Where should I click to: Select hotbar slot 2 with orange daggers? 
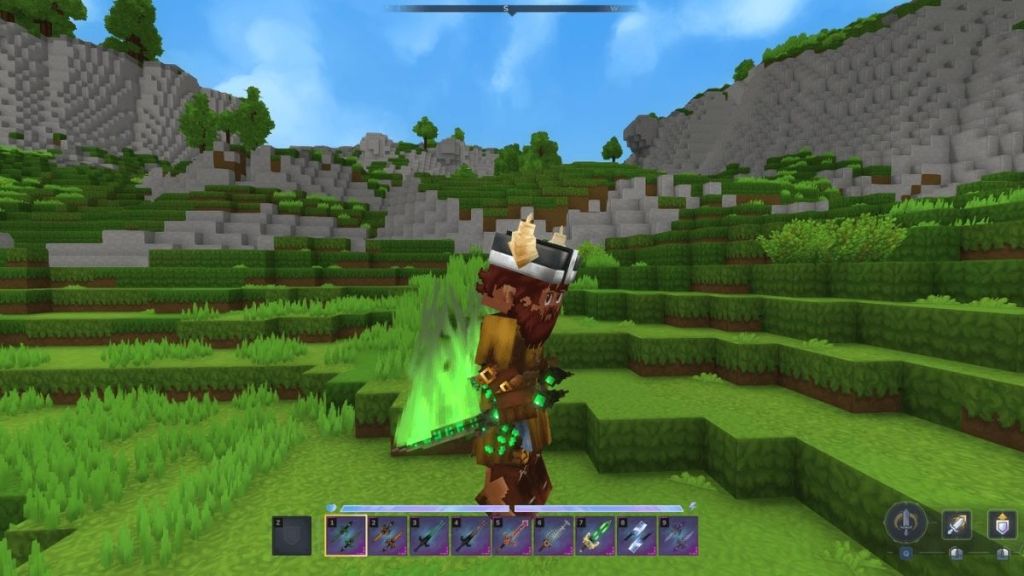(x=387, y=535)
